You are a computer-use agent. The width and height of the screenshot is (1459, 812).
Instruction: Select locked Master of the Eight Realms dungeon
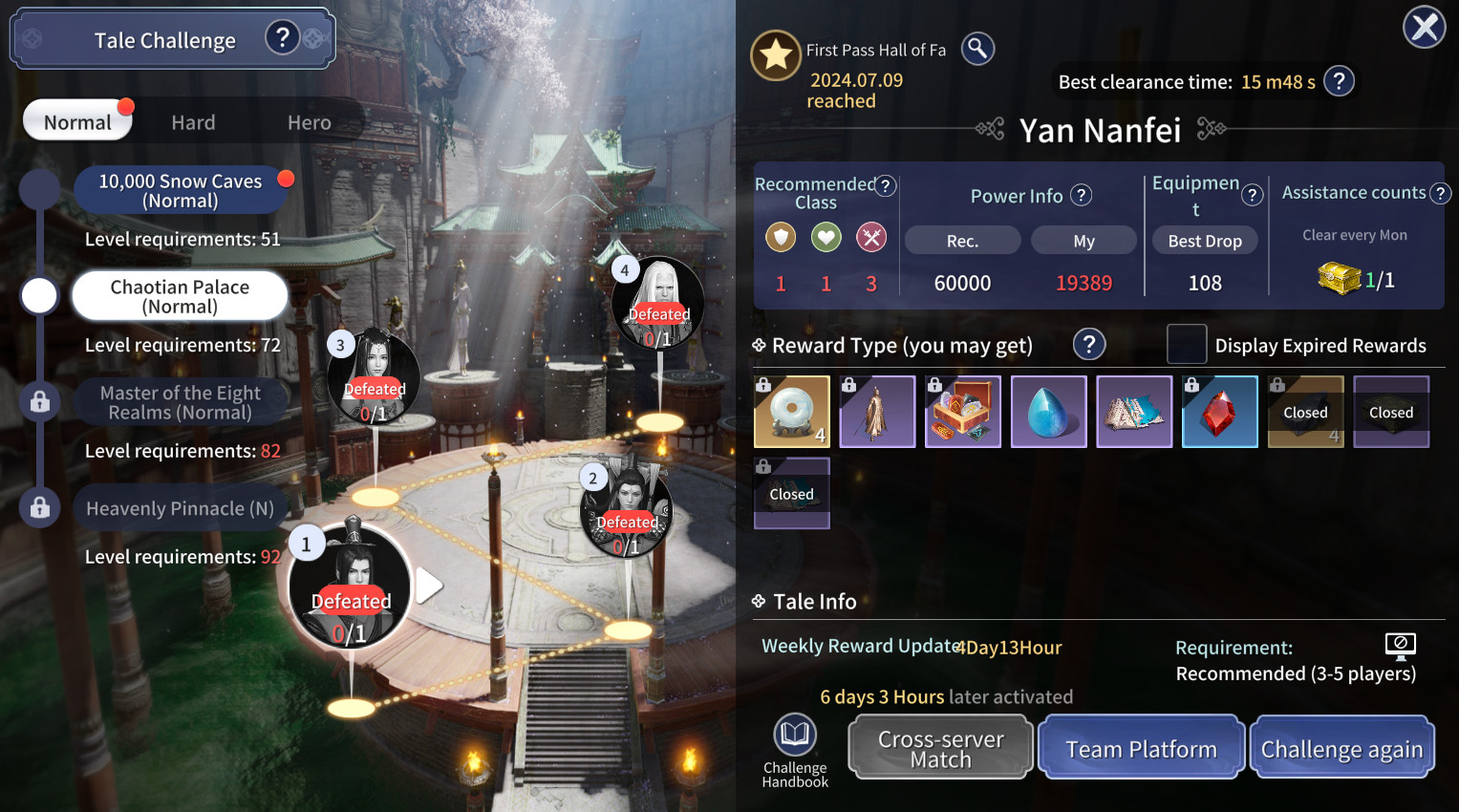[x=180, y=402]
